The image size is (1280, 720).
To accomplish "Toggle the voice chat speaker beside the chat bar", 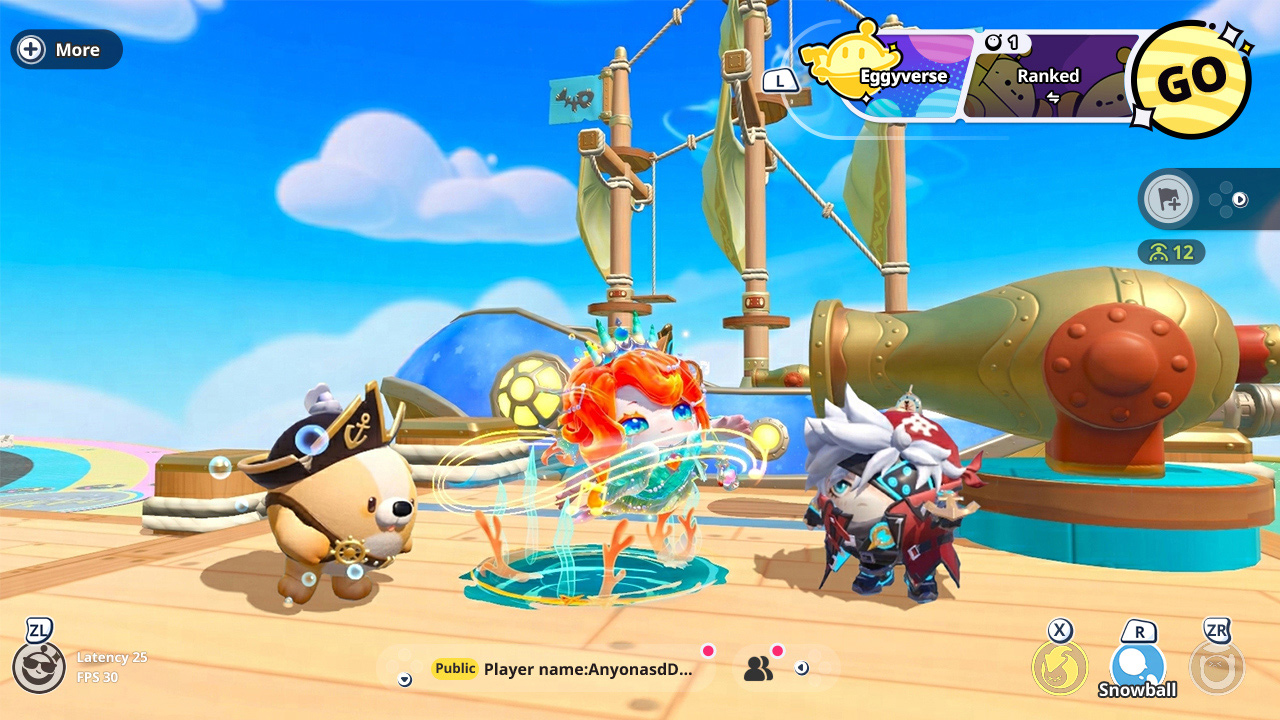I will coord(801,668).
